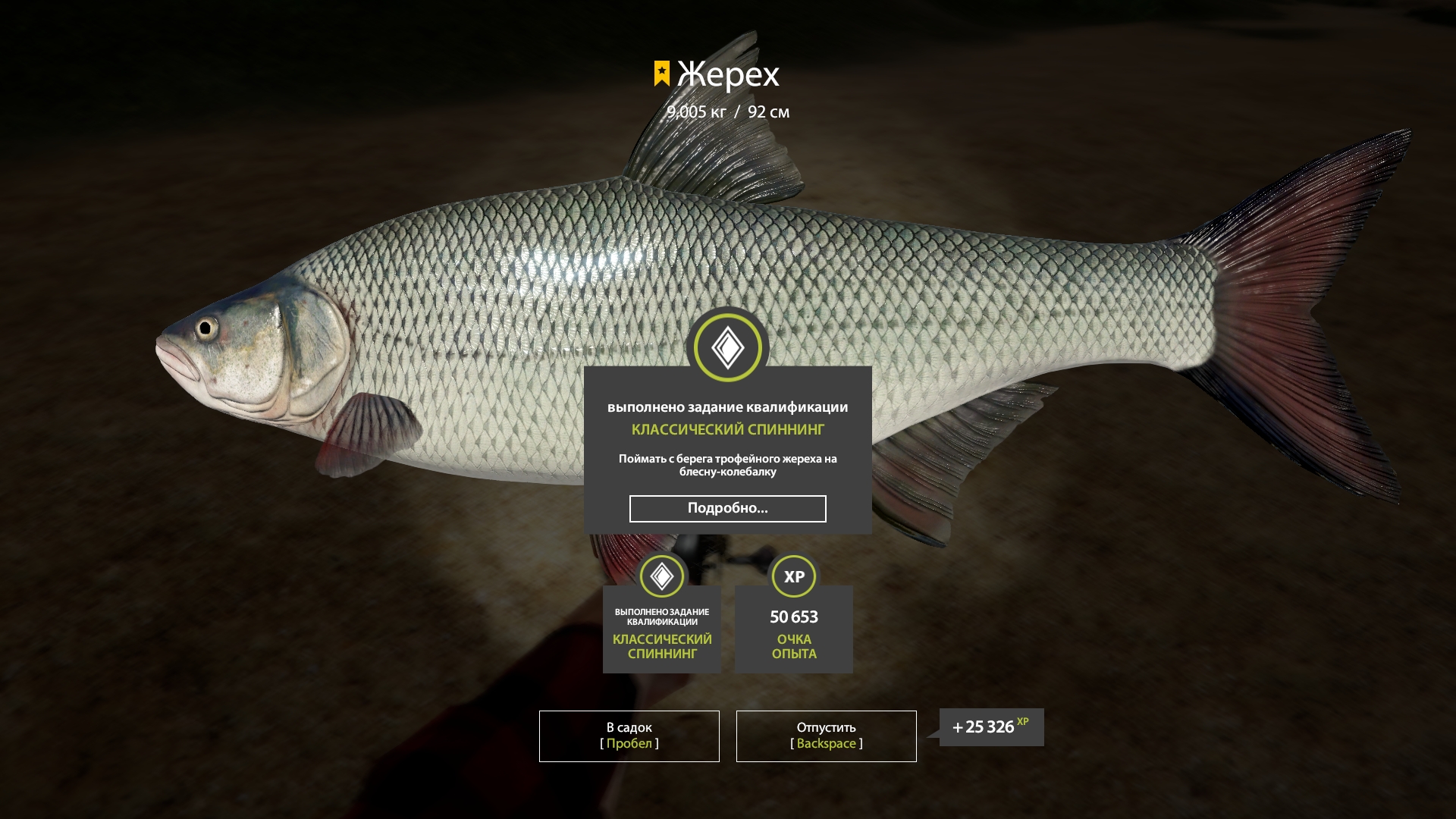
Task: Click the small diamond qualification icon on lower panel
Action: click(x=661, y=576)
